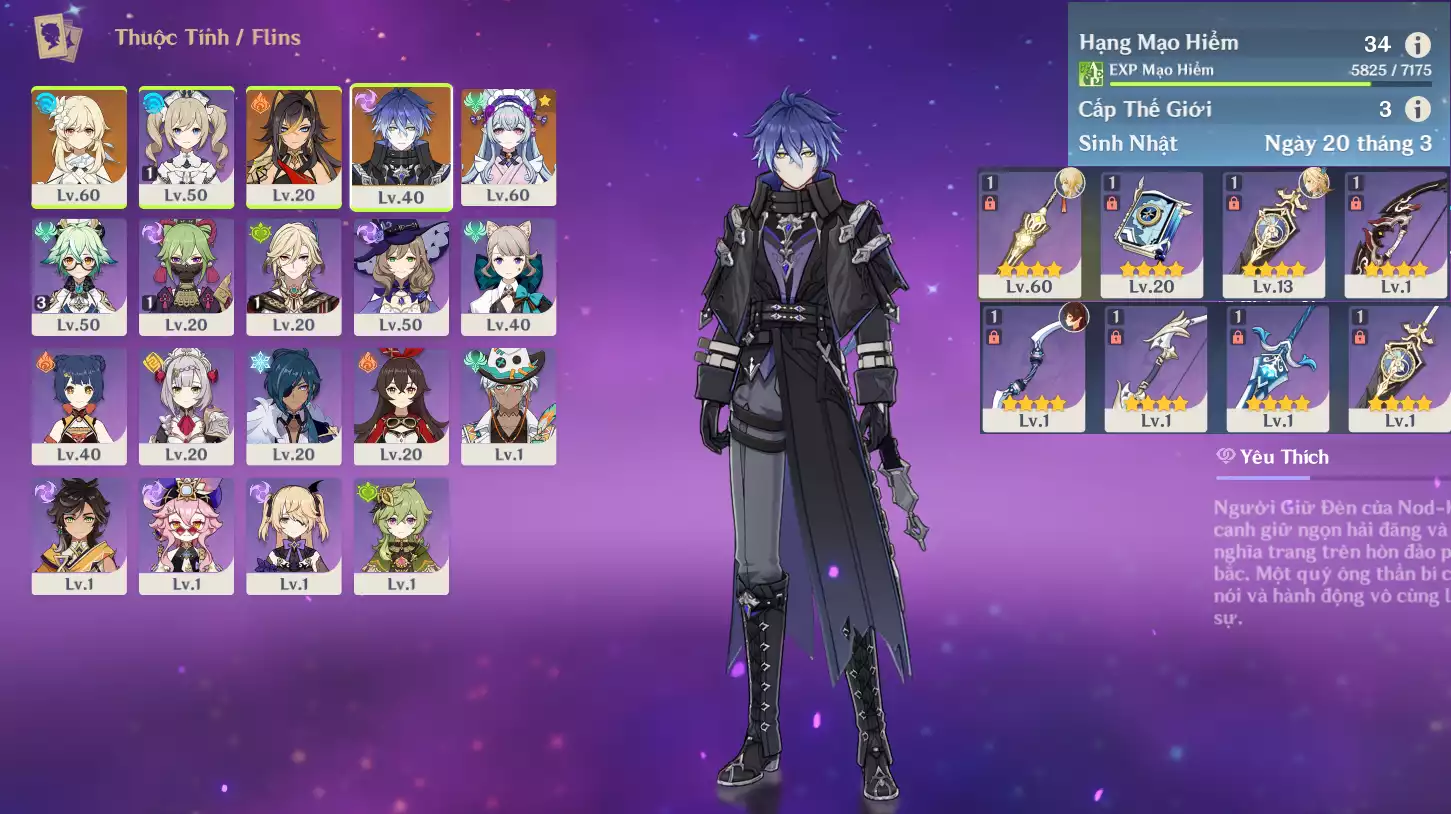Select masked Kuki Shinobu's portrait

point(186,276)
